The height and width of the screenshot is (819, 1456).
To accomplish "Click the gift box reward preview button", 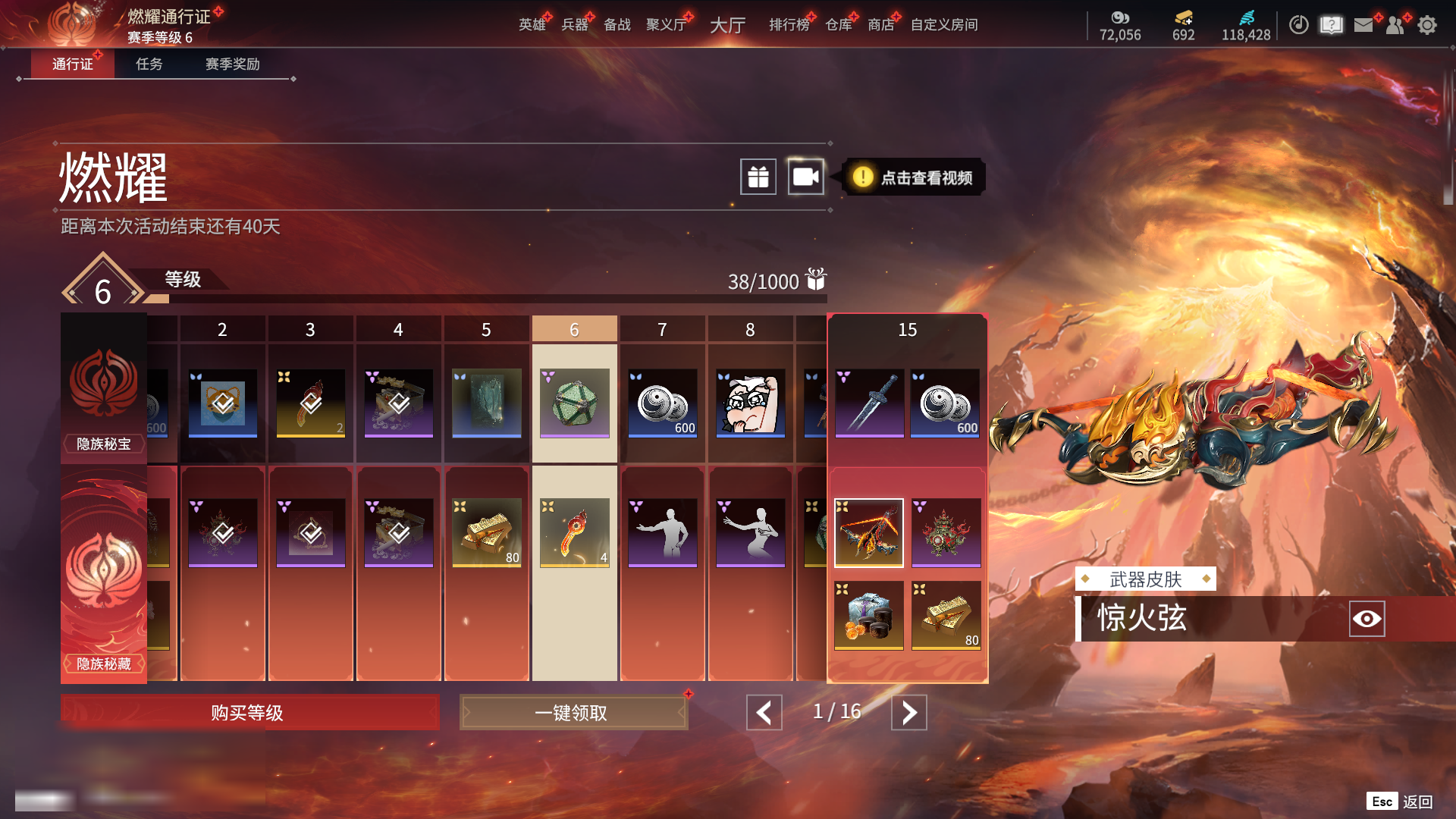I will click(x=758, y=177).
